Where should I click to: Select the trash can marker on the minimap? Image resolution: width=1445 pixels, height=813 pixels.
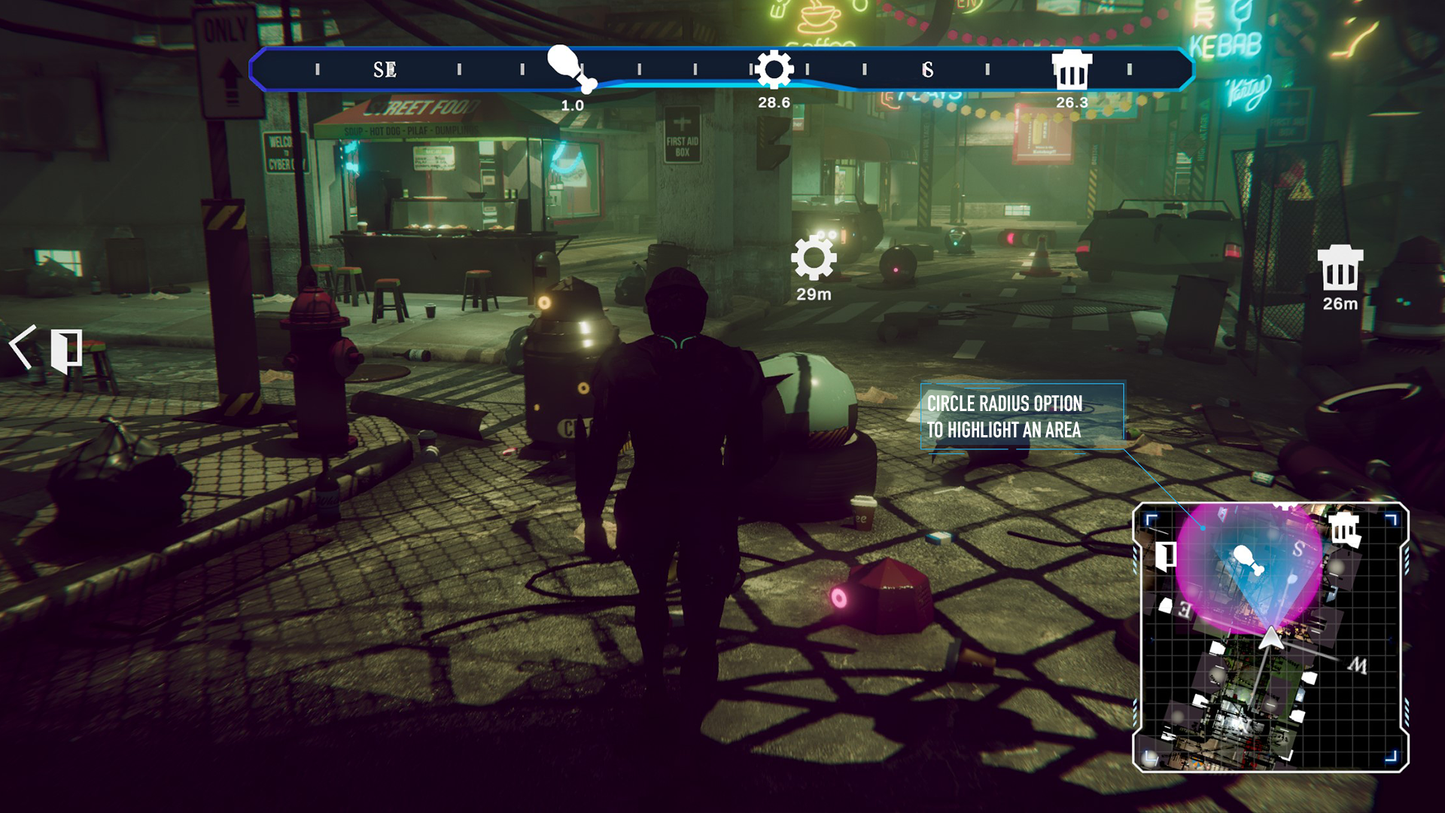[1344, 527]
